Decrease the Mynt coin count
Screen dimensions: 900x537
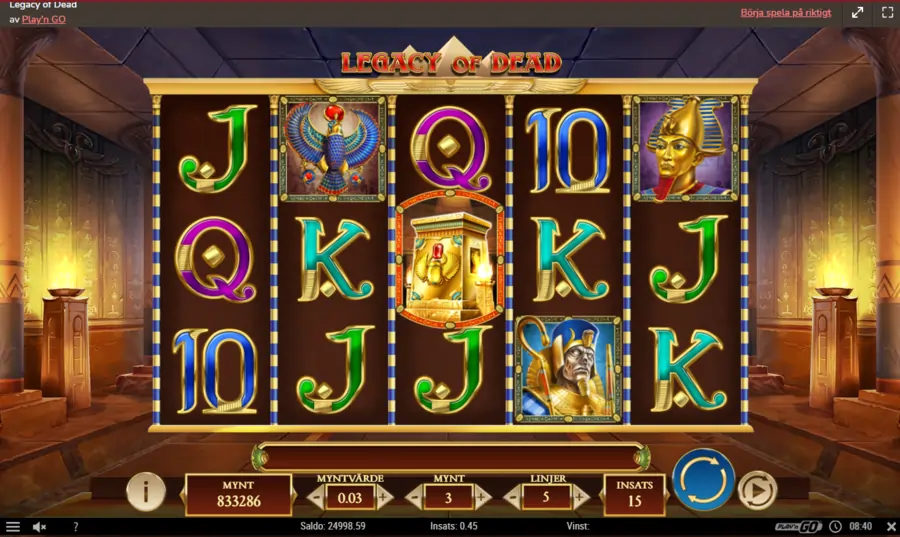[x=415, y=496]
